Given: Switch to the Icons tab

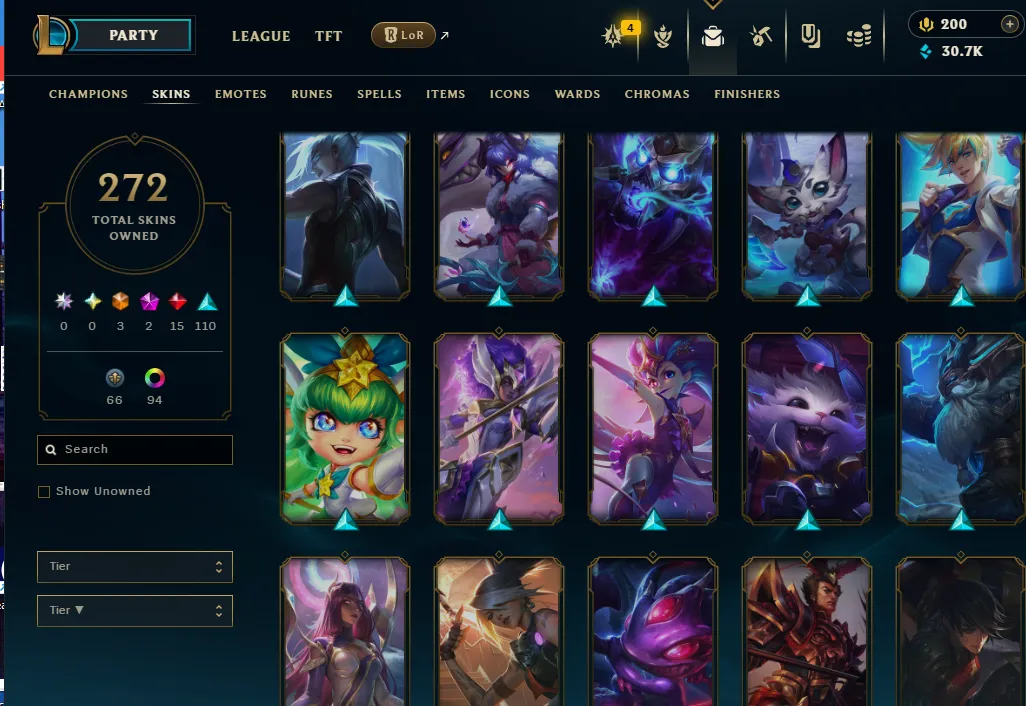Looking at the screenshot, I should click(x=509, y=94).
